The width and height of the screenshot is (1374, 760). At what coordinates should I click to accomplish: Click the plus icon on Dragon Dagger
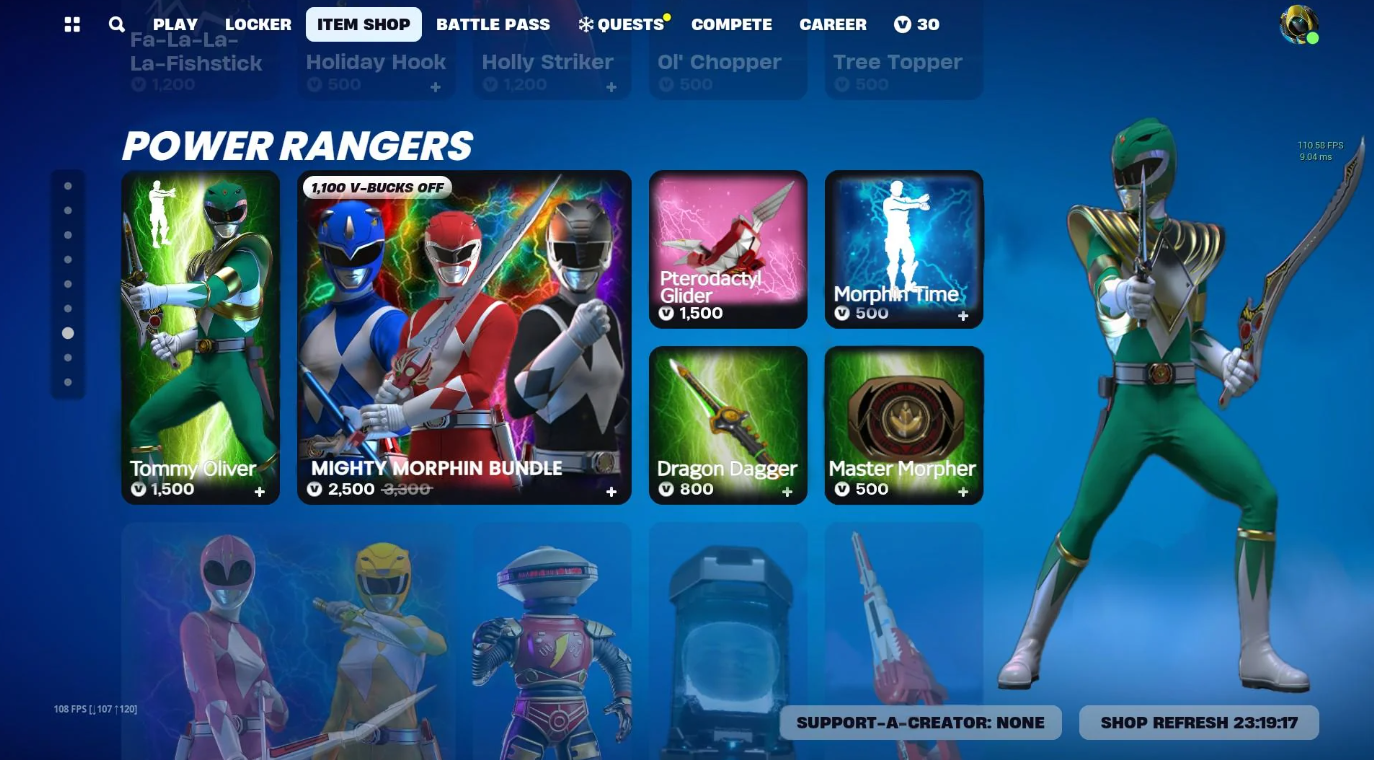(787, 492)
